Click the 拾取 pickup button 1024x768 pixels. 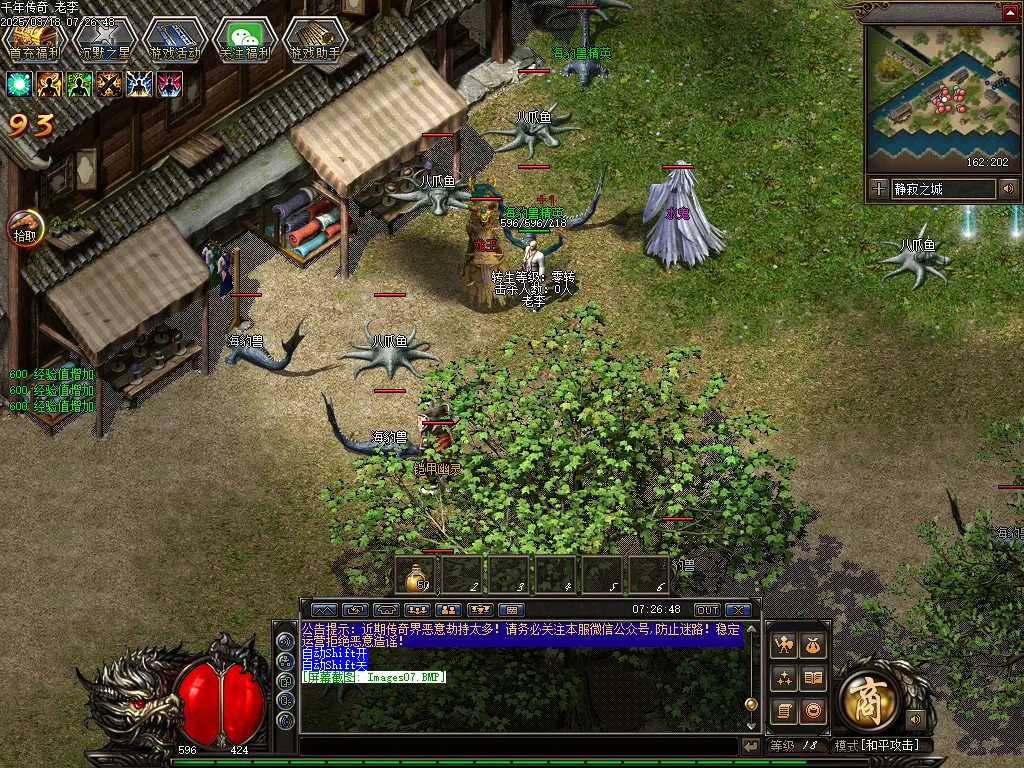pos(24,230)
